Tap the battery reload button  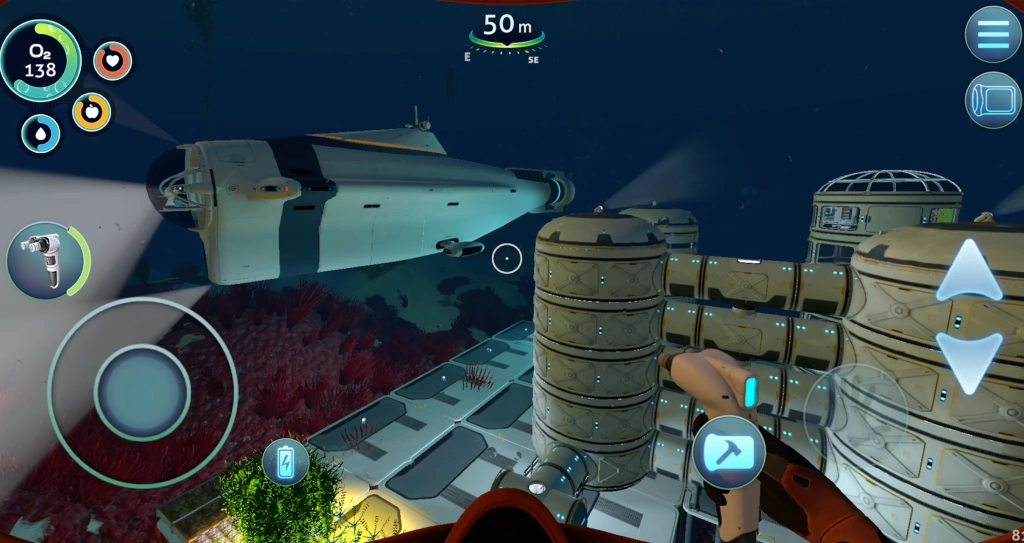(286, 462)
